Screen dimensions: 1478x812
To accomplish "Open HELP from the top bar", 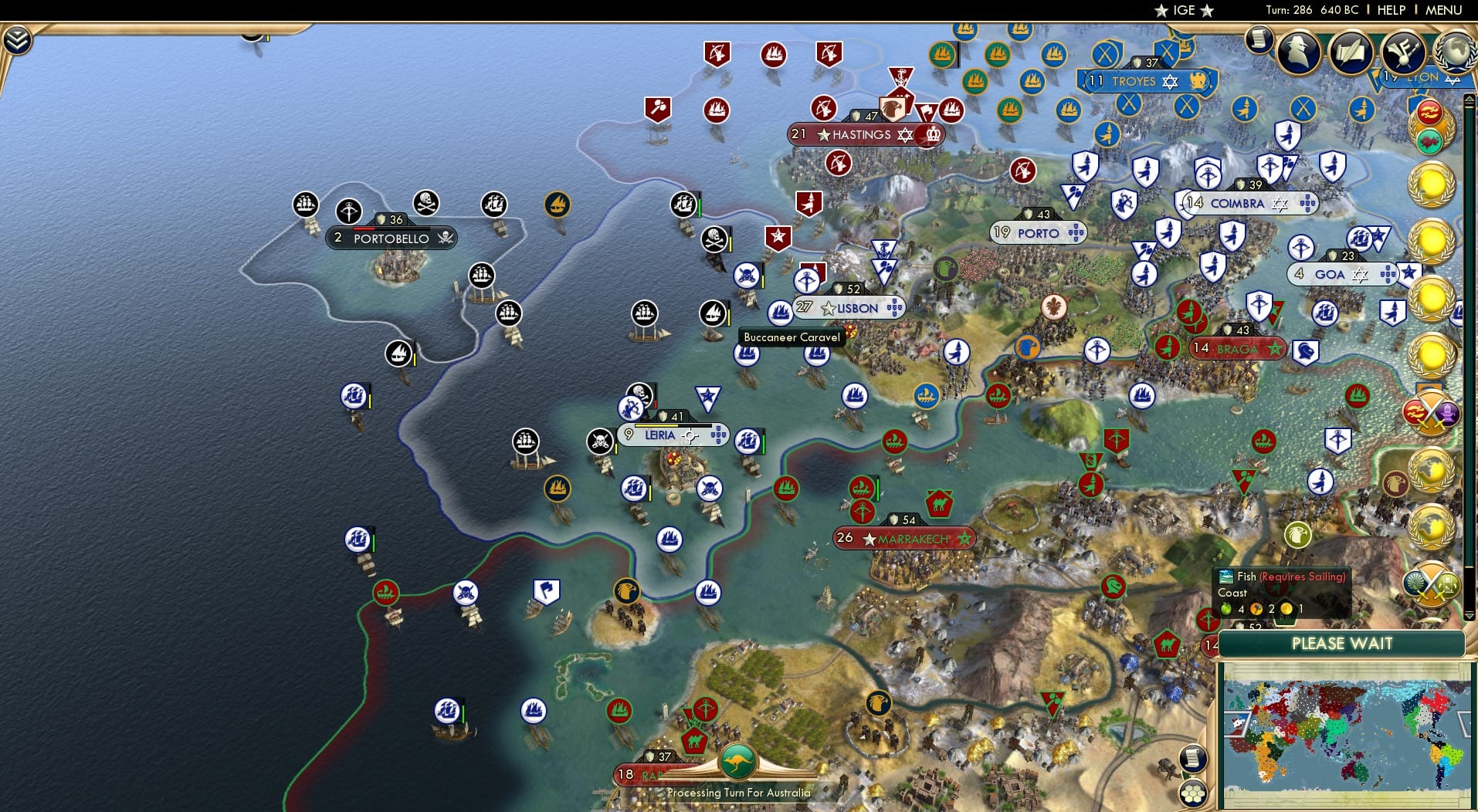I will (x=1392, y=9).
